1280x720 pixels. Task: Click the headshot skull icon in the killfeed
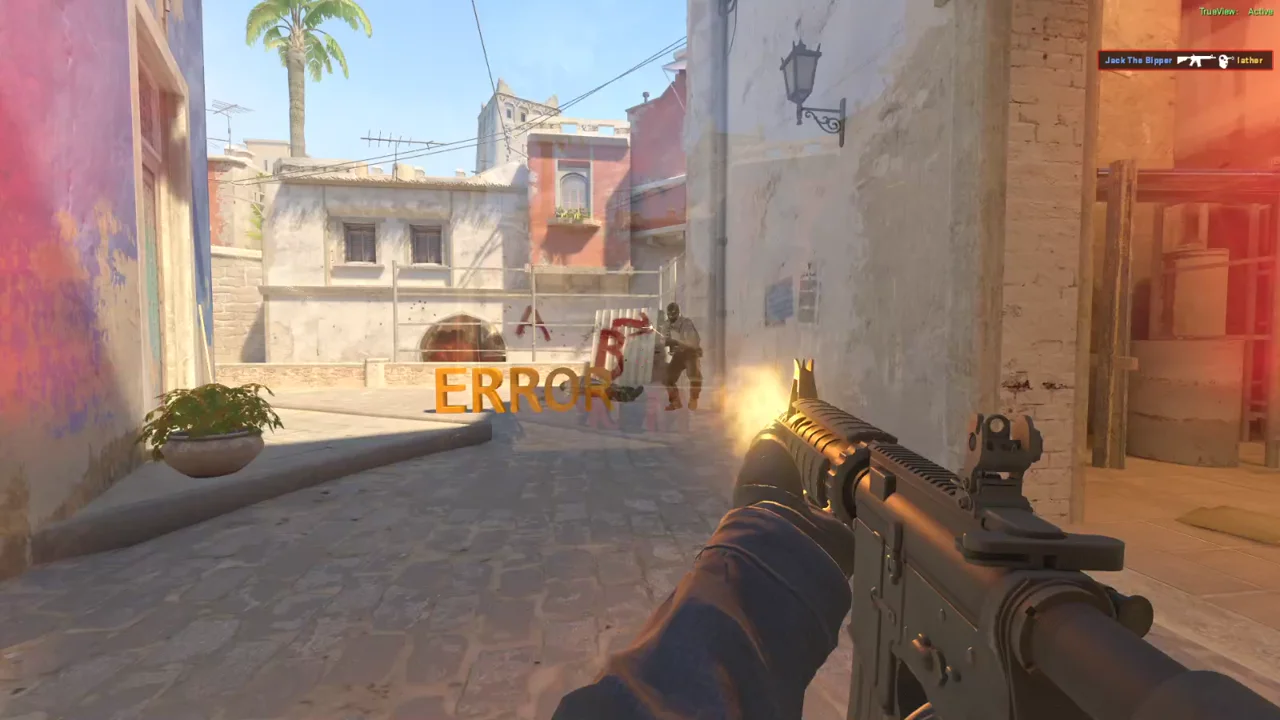1224,61
